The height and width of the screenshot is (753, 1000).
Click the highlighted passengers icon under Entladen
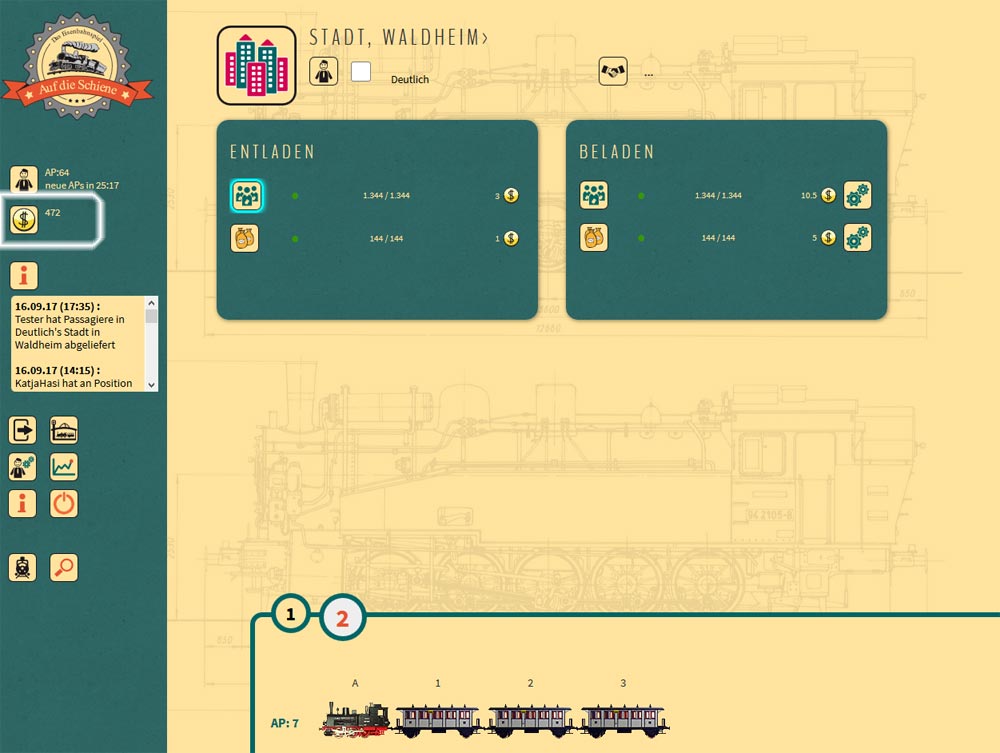[x=246, y=196]
